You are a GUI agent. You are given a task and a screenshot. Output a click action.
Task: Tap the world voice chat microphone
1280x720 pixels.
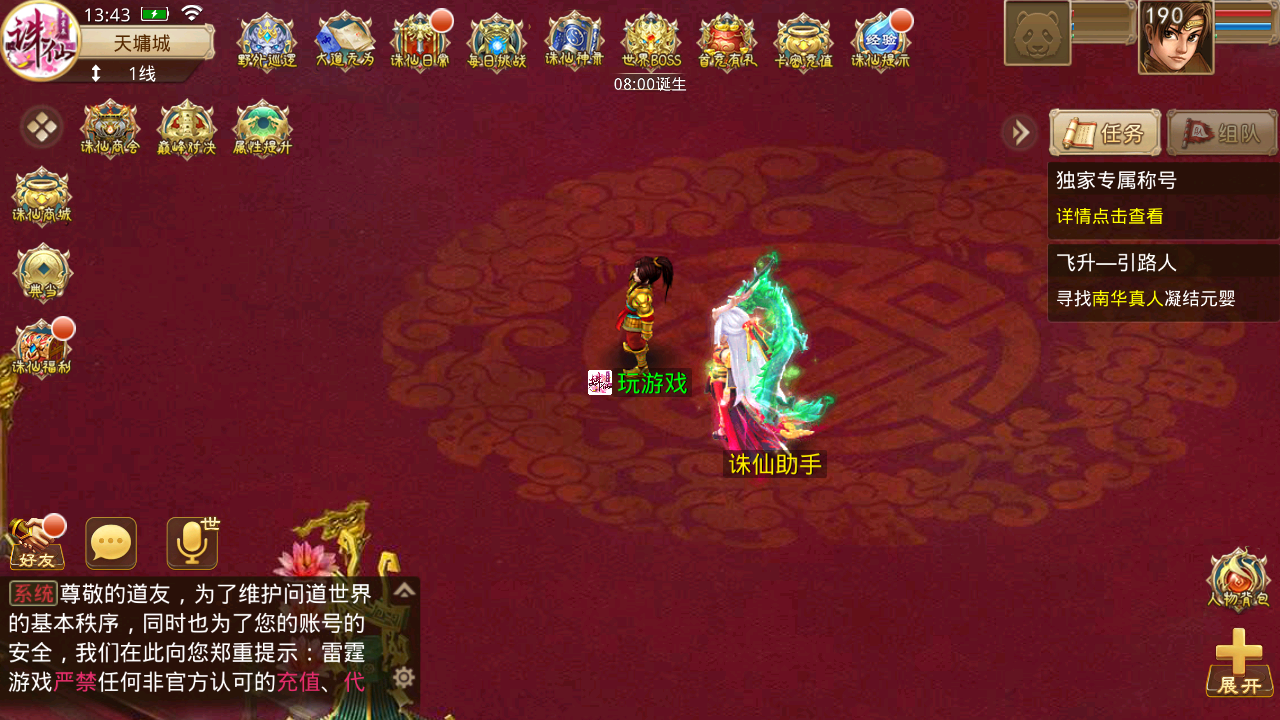[192, 544]
